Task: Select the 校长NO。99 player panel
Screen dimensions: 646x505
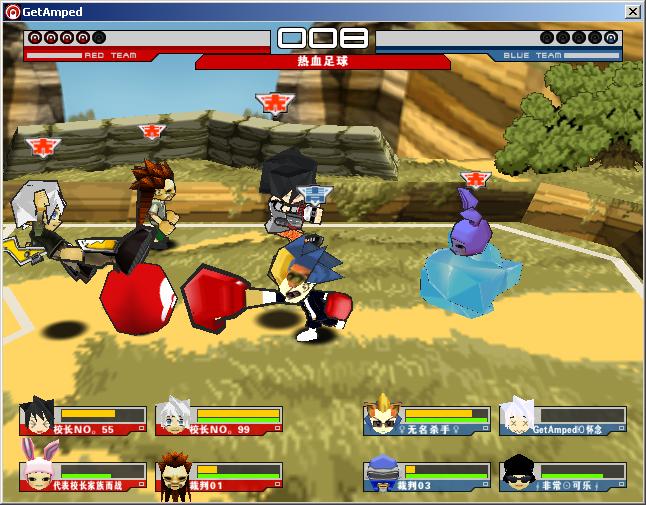Action: (x=219, y=419)
